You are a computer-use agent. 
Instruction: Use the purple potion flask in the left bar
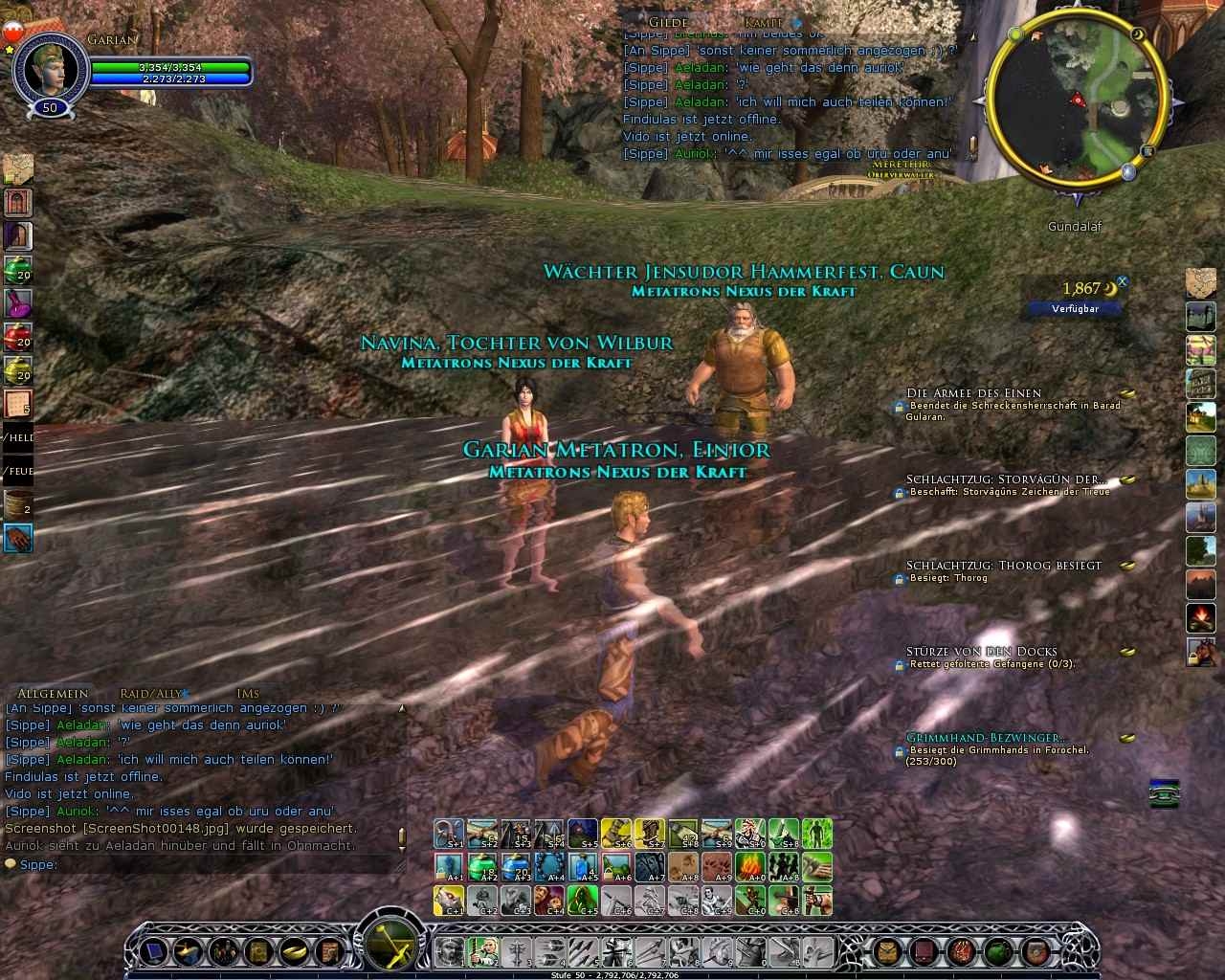18,303
